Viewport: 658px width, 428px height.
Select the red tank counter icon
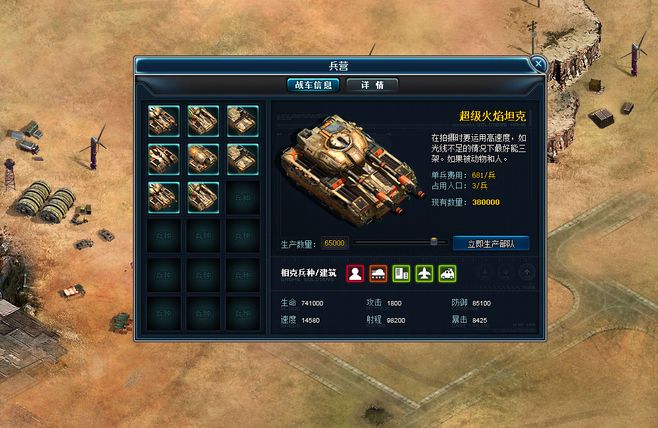[x=378, y=272]
